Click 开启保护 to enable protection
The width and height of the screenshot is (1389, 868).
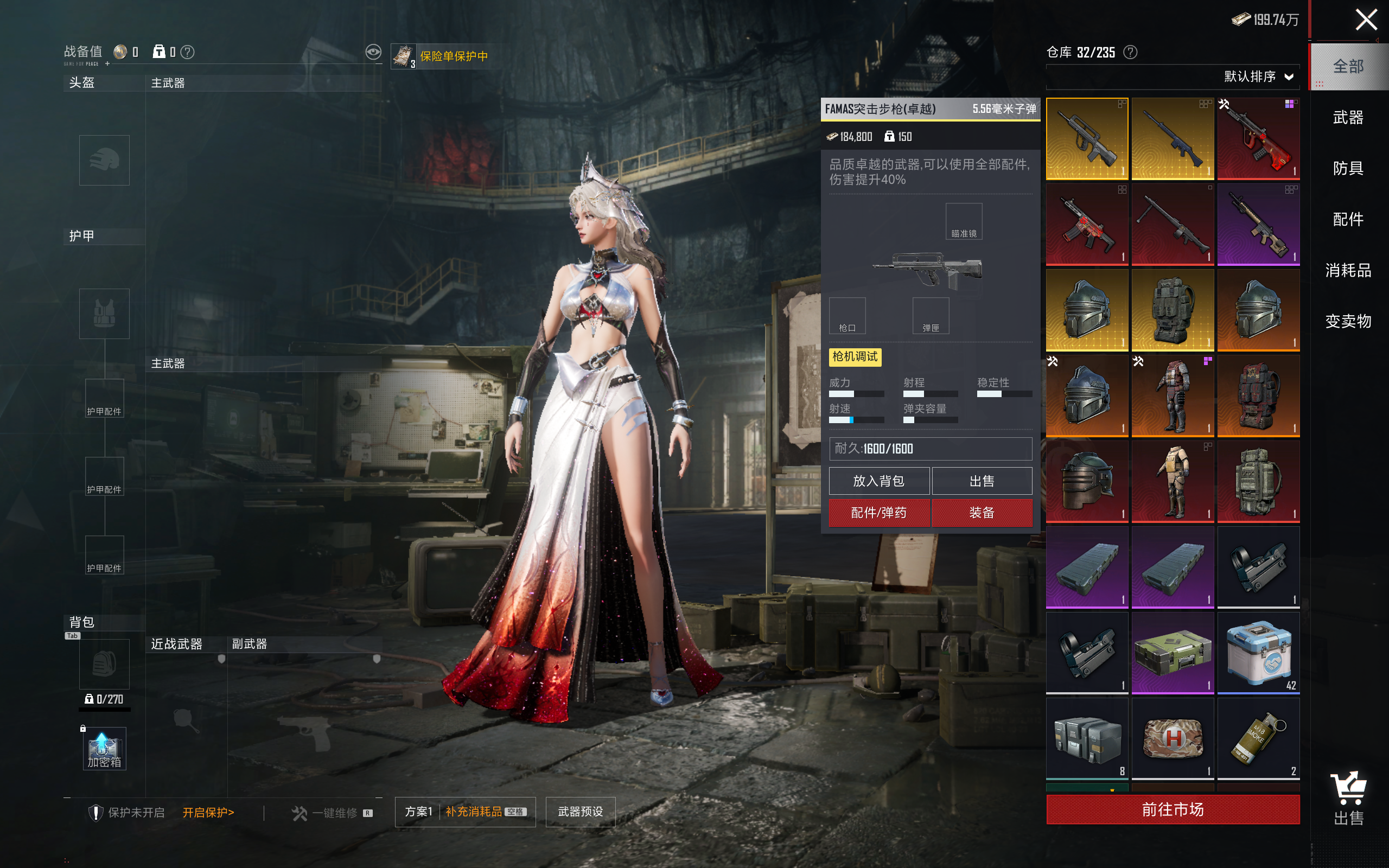tap(208, 812)
